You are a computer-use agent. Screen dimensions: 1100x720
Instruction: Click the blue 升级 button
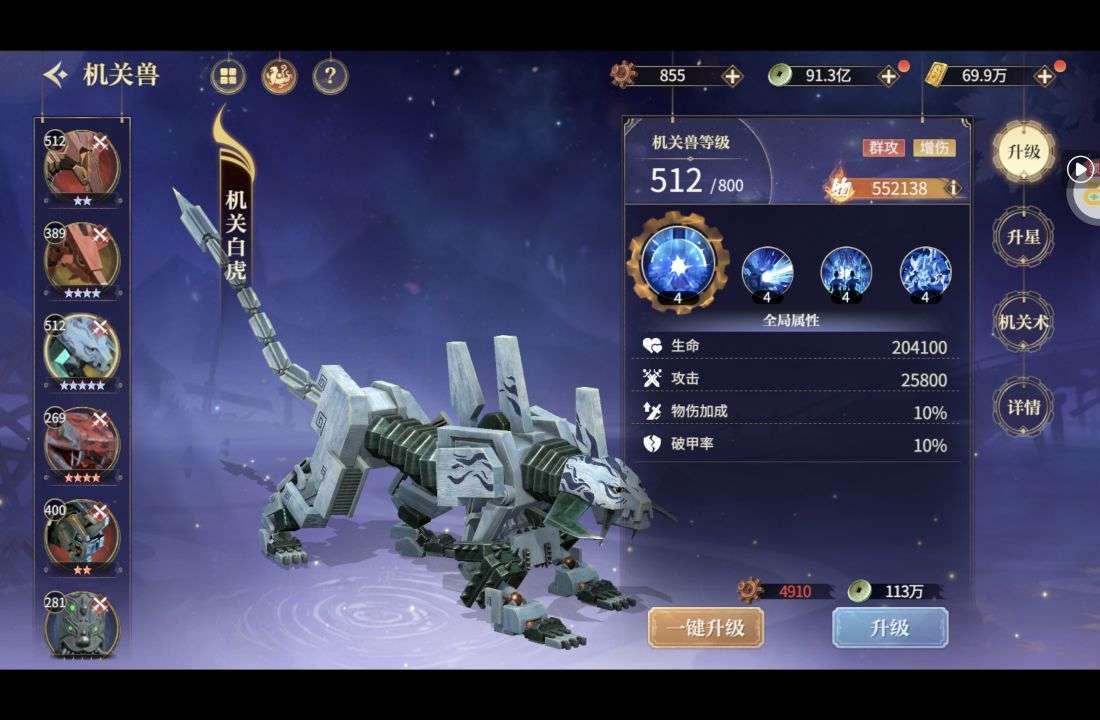pos(890,627)
